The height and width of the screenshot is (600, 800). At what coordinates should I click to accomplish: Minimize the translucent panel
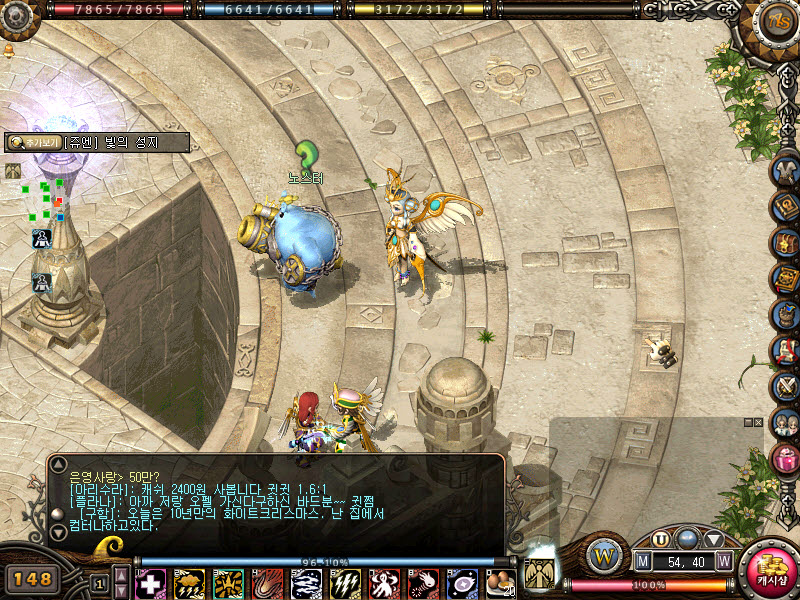[746, 423]
